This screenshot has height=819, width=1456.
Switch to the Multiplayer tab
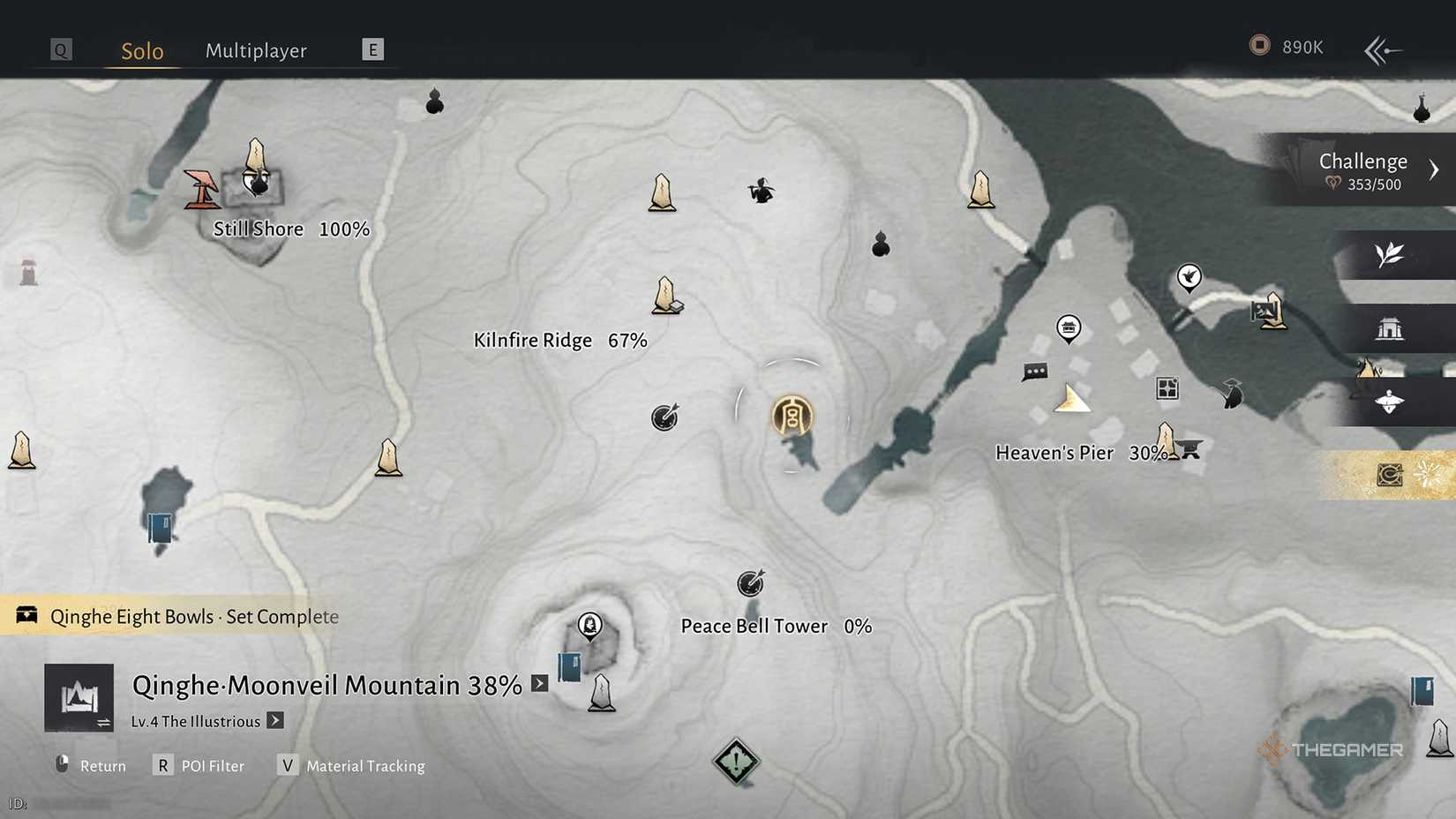click(256, 50)
